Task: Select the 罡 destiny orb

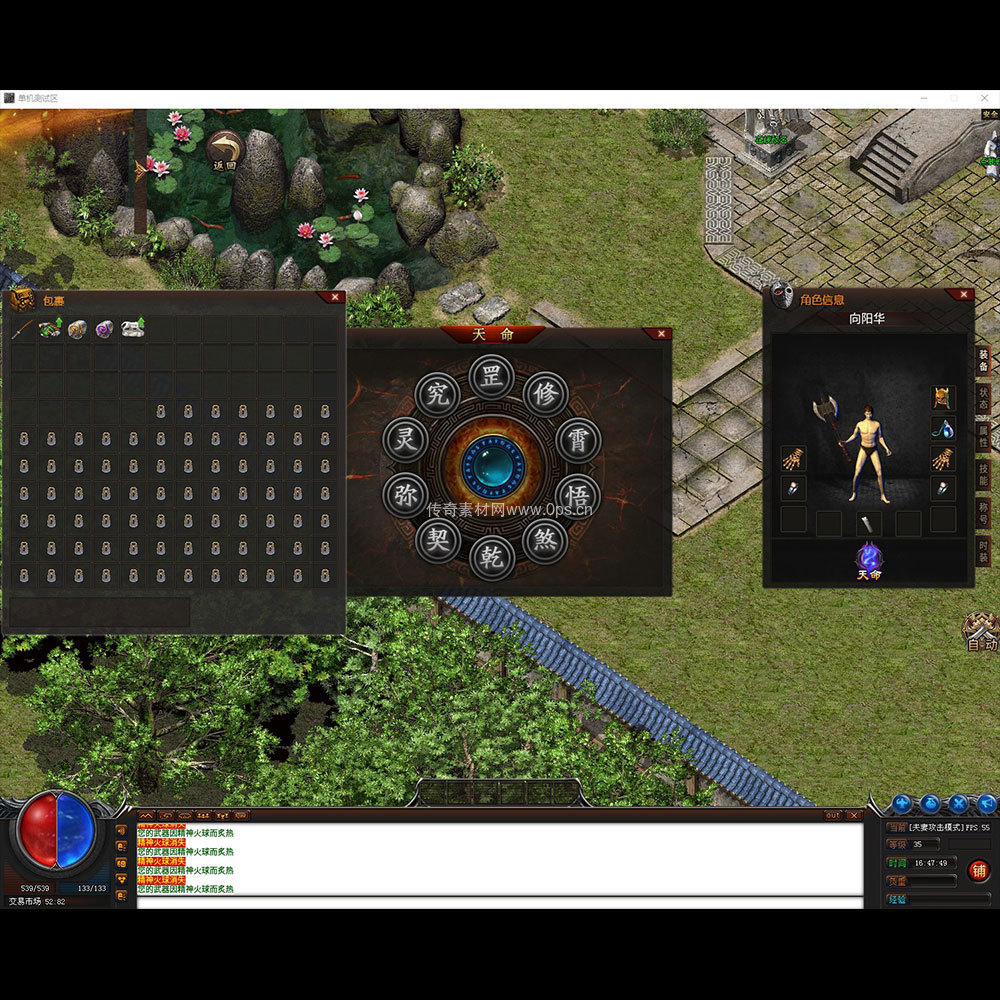Action: pos(492,379)
